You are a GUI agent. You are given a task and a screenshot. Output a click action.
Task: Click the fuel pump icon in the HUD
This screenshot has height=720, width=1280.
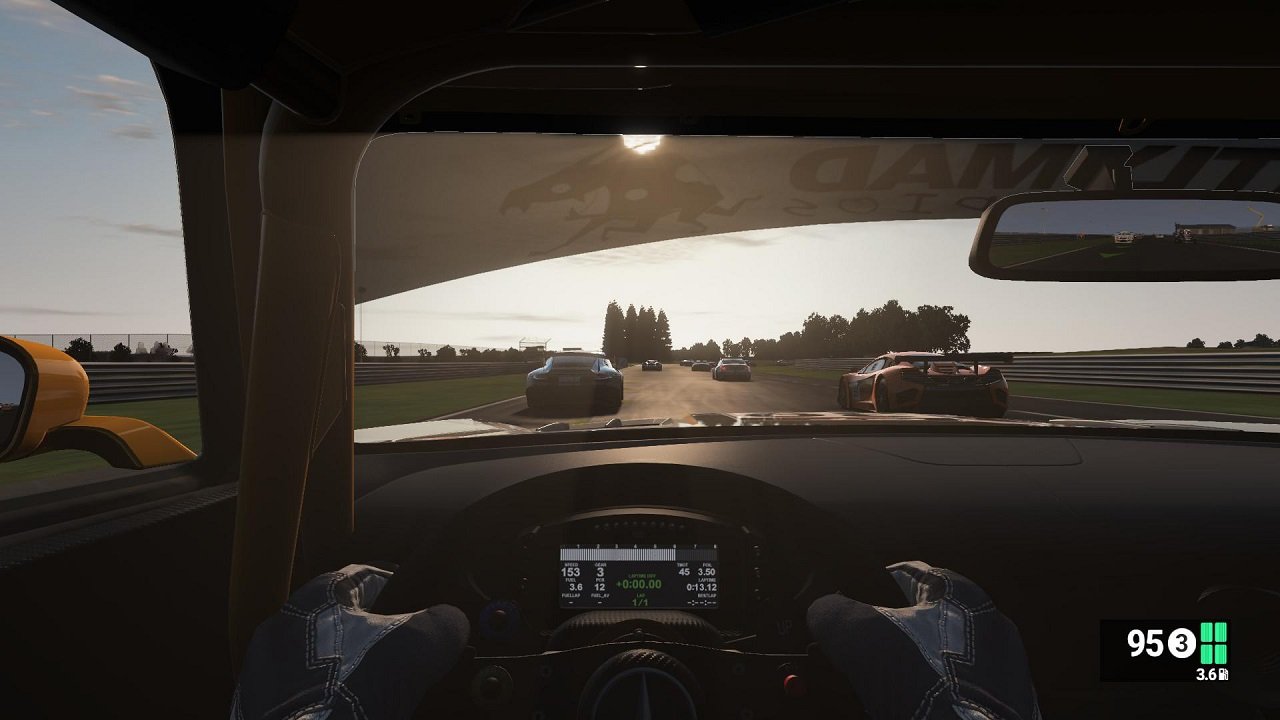pyautogui.click(x=1223, y=674)
